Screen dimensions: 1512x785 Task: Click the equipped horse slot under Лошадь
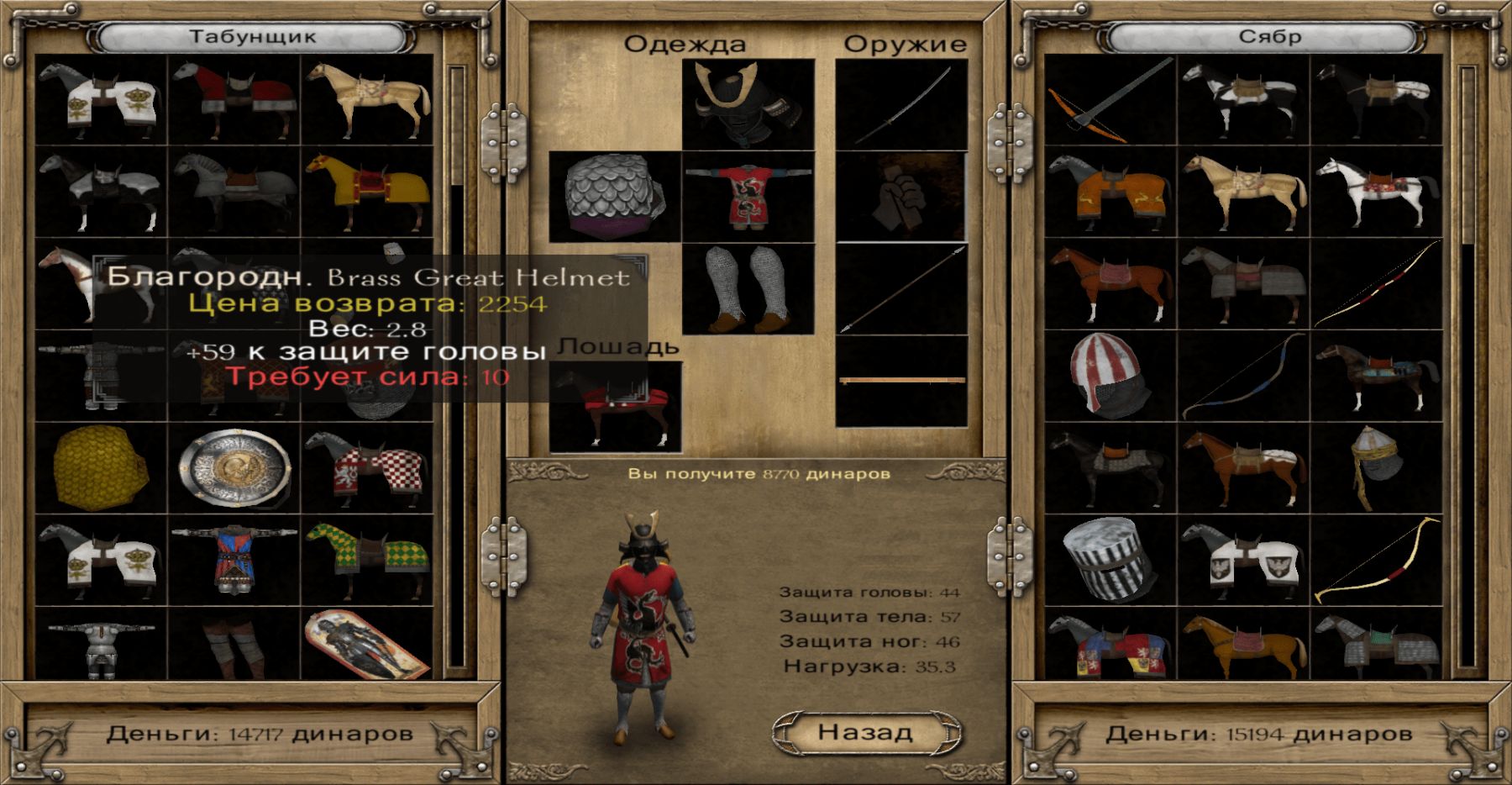[615, 407]
